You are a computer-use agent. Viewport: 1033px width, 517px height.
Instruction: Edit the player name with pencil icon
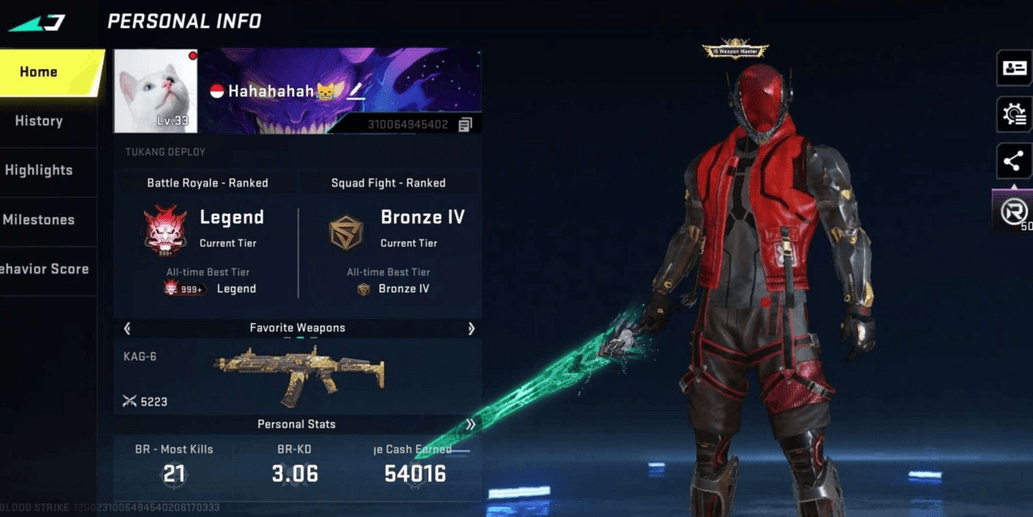[x=356, y=92]
